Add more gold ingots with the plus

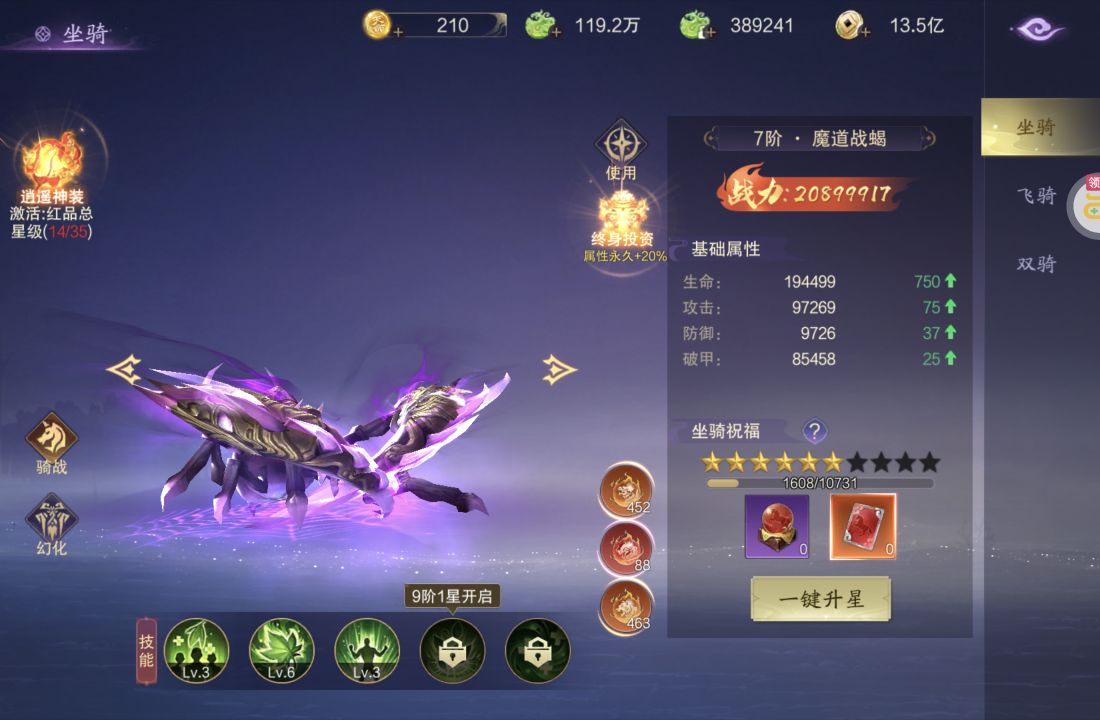click(399, 32)
